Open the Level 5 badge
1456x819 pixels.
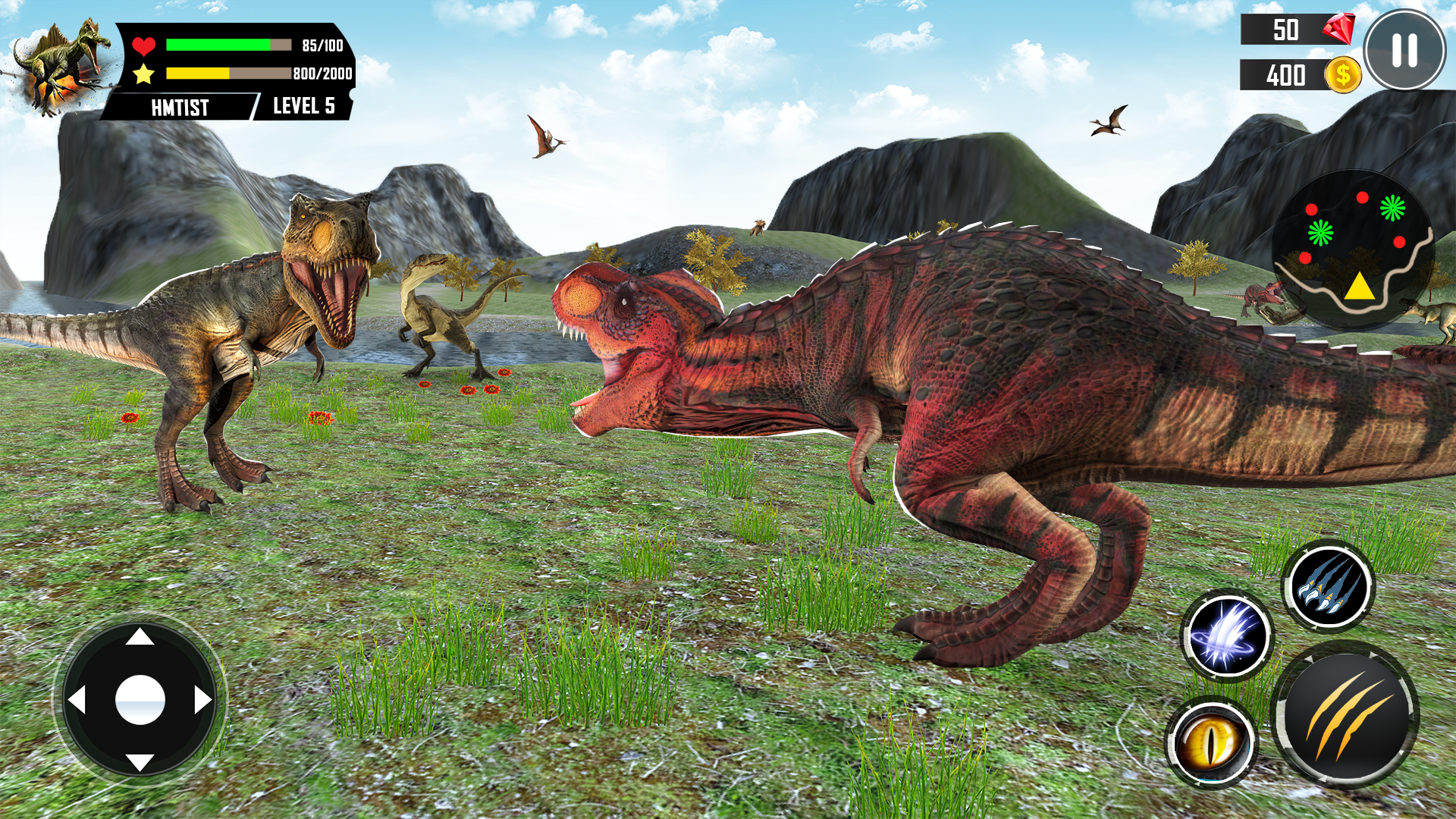pyautogui.click(x=302, y=107)
